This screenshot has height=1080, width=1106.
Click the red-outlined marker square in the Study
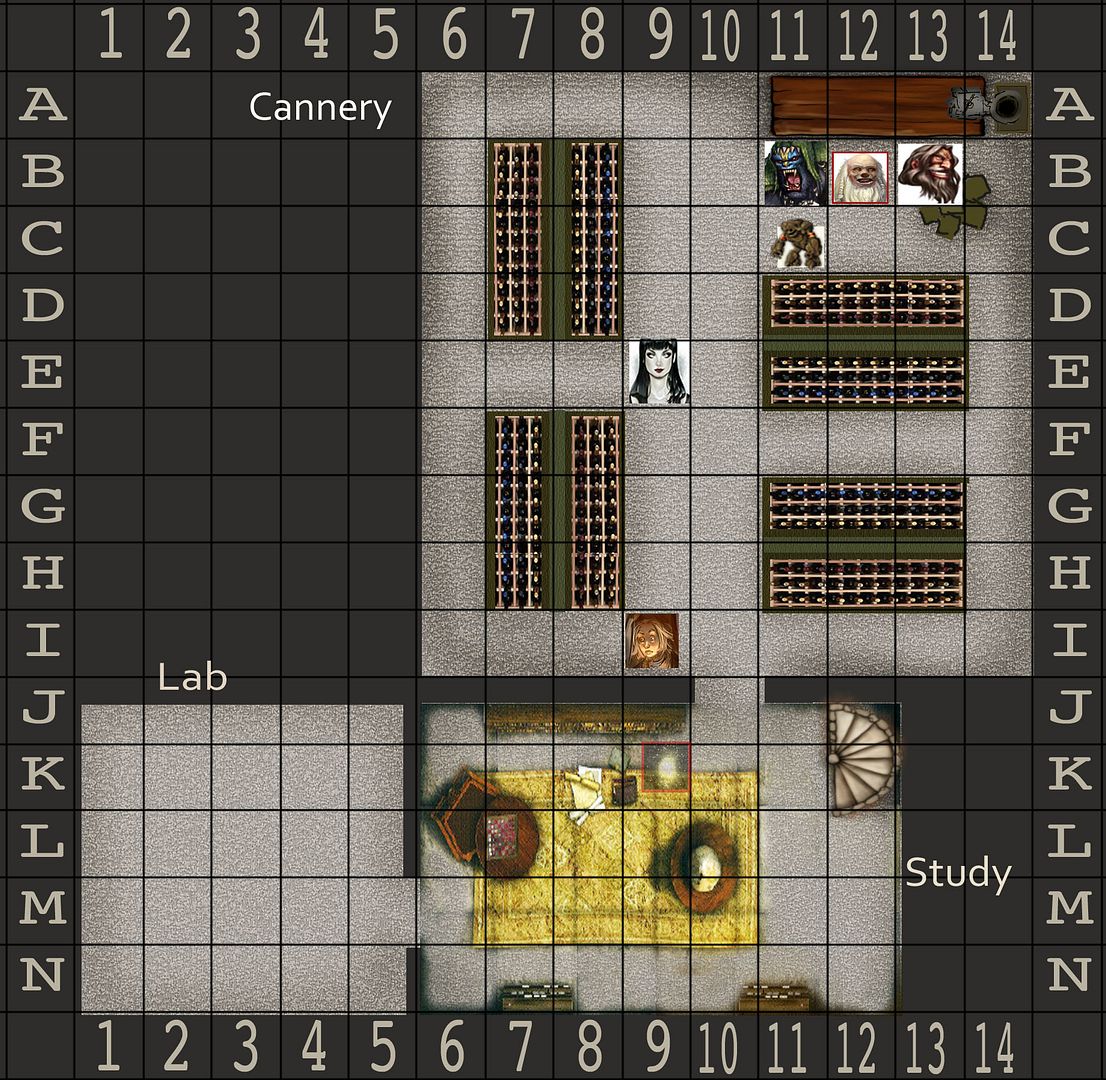(x=665, y=768)
